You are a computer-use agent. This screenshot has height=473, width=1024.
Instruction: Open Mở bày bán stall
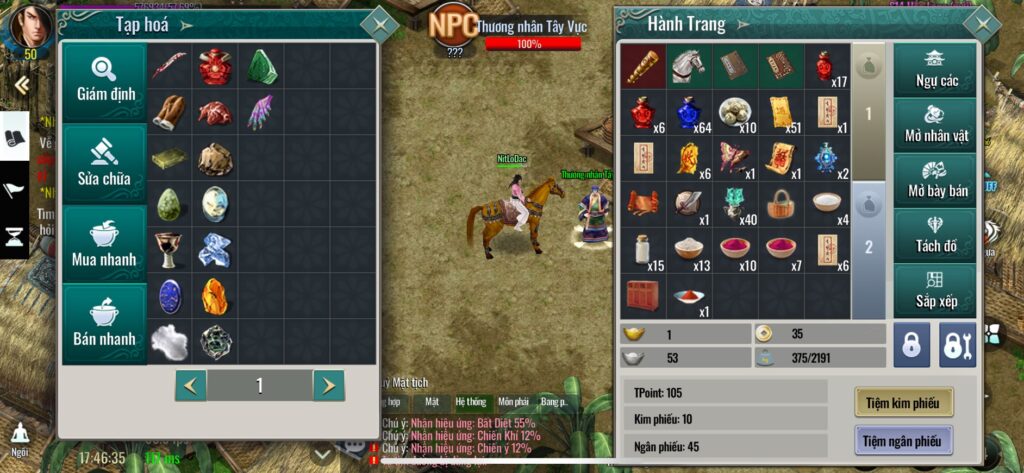[936, 180]
